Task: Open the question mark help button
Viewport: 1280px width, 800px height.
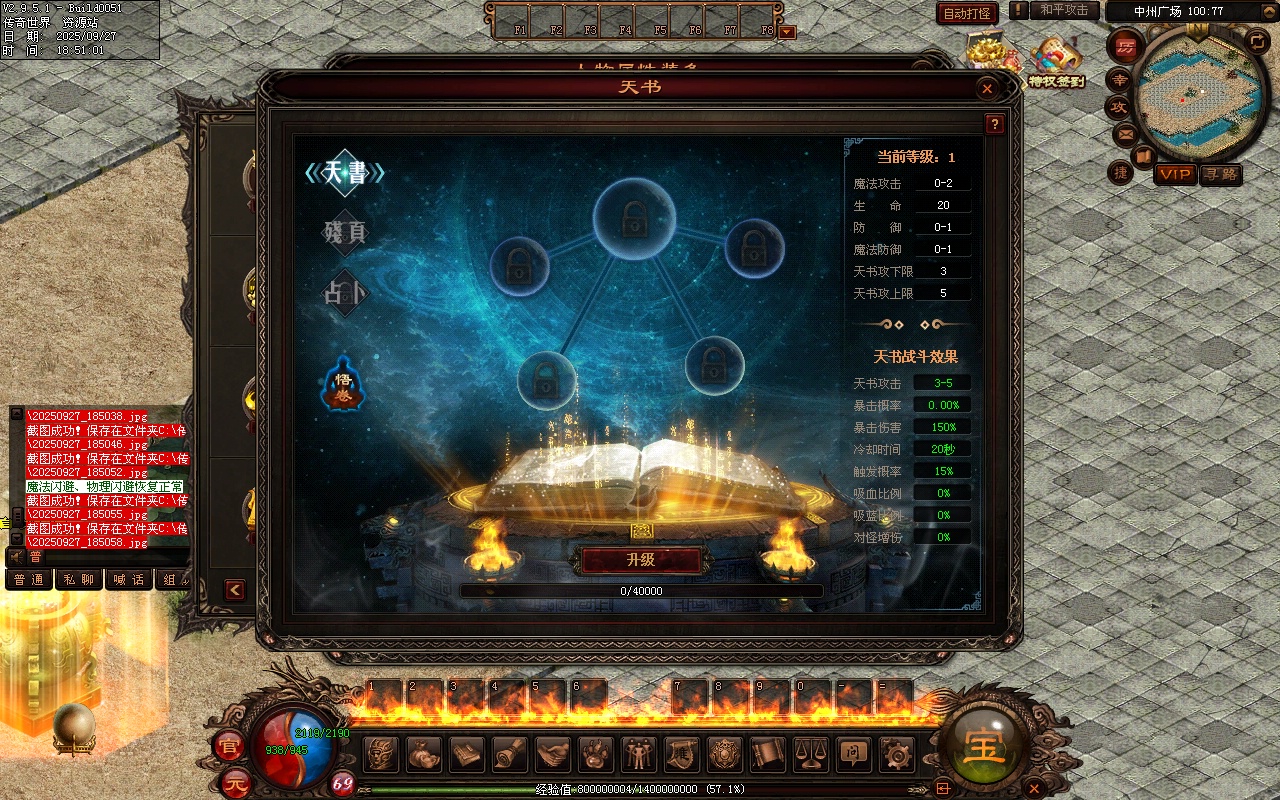Action: coord(994,125)
